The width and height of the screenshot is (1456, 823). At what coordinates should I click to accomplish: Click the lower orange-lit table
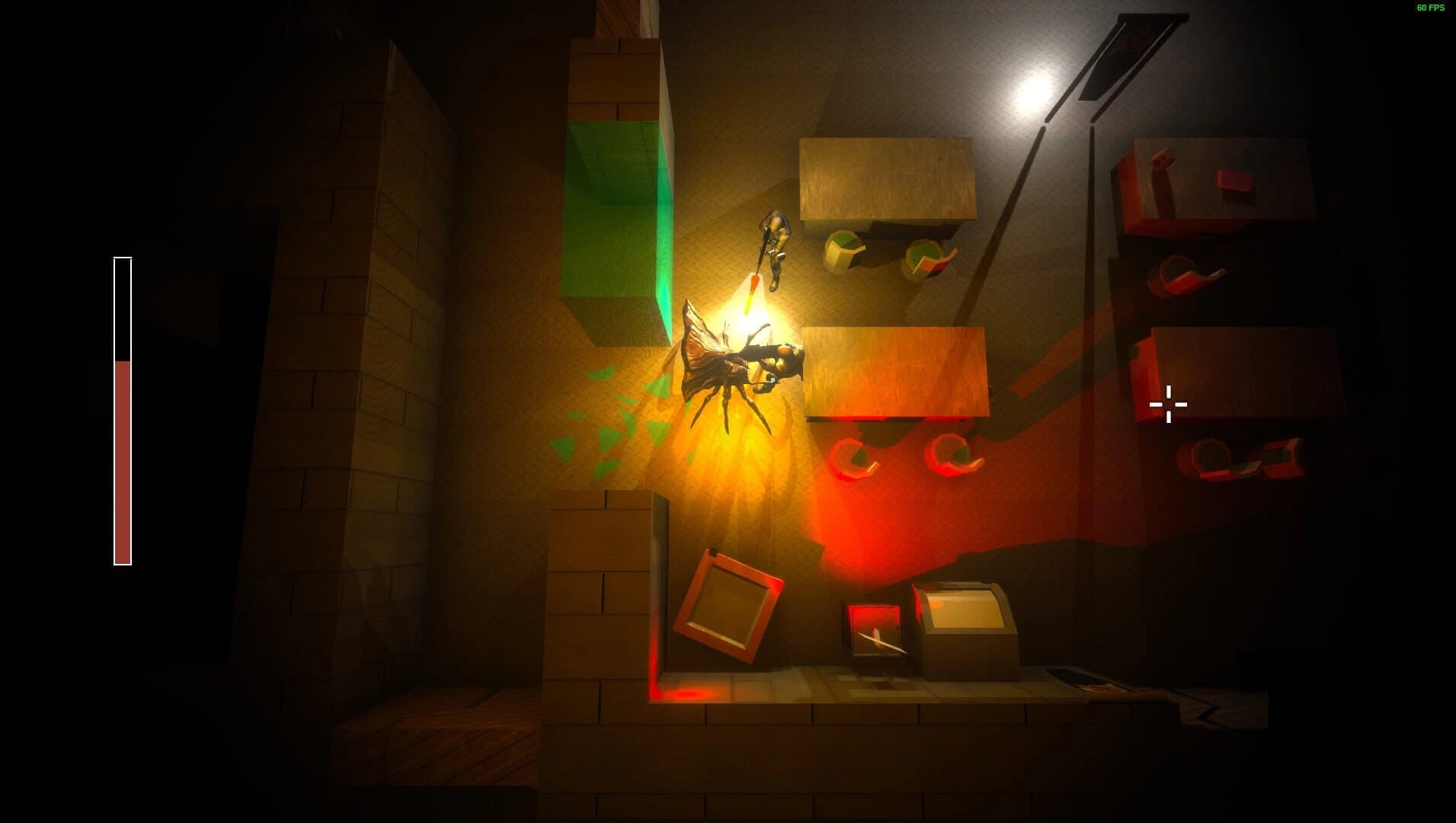(891, 370)
